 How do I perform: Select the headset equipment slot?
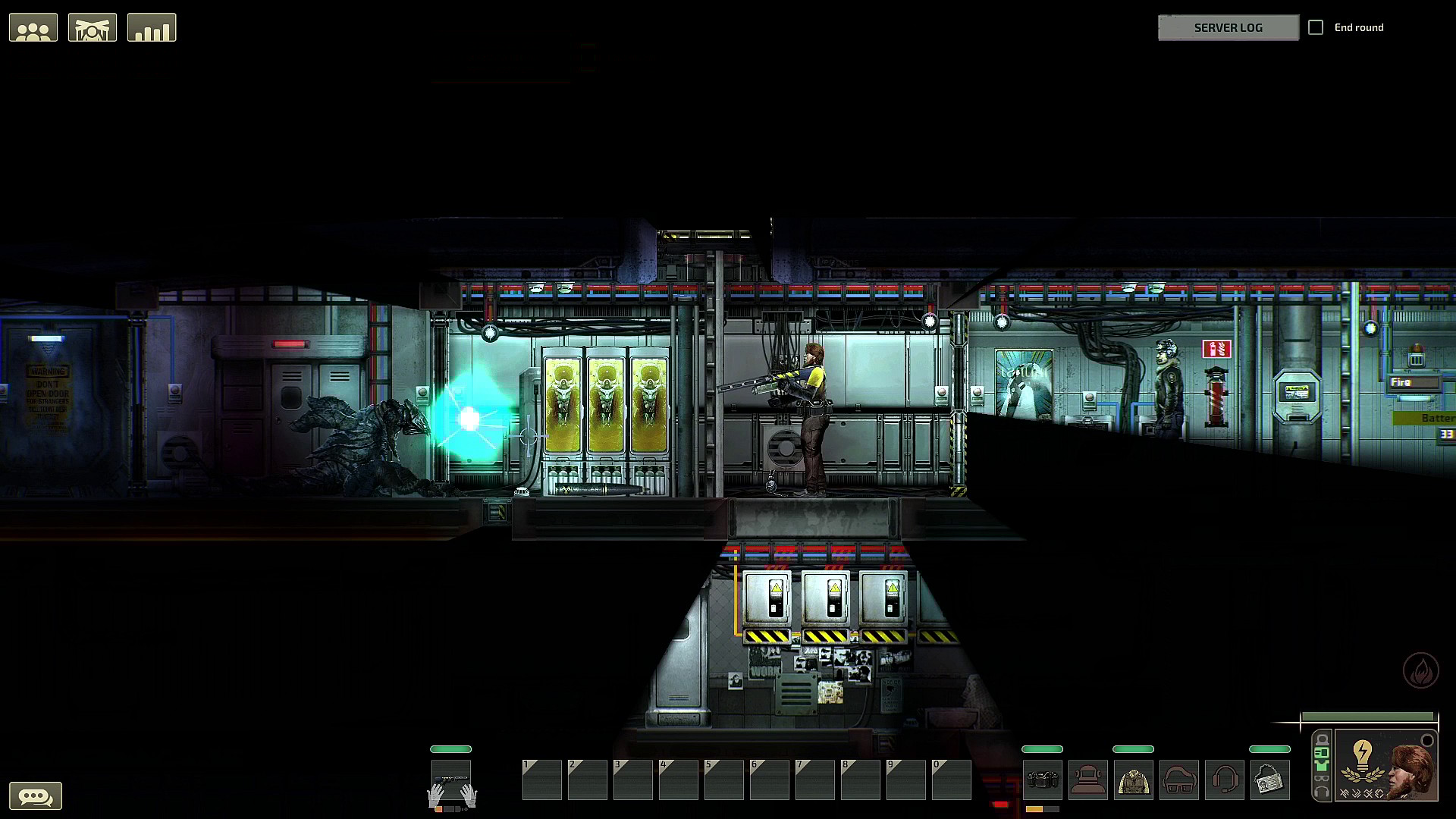click(1225, 780)
